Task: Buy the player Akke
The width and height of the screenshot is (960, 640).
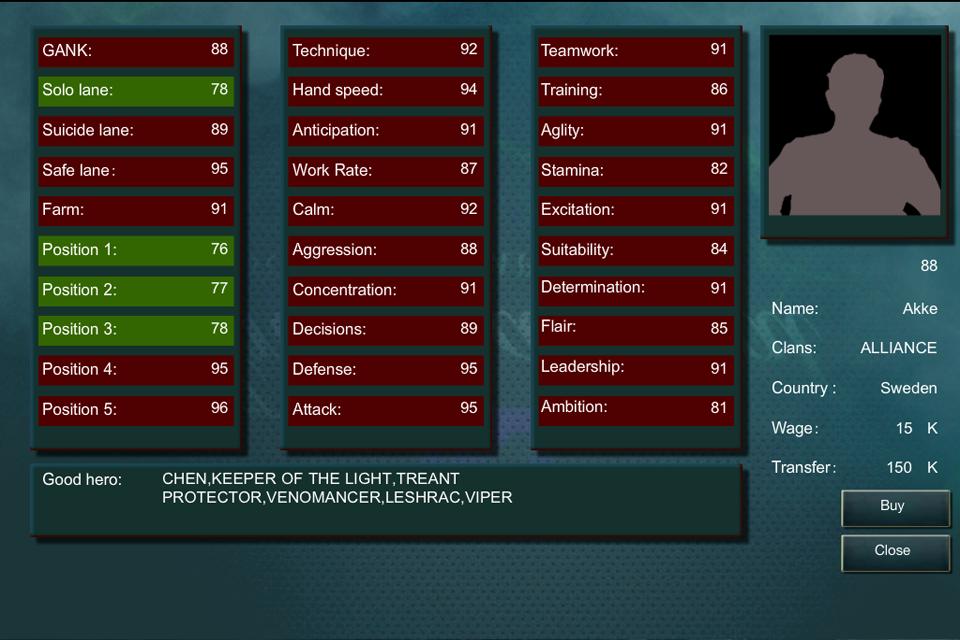Action: coord(894,507)
